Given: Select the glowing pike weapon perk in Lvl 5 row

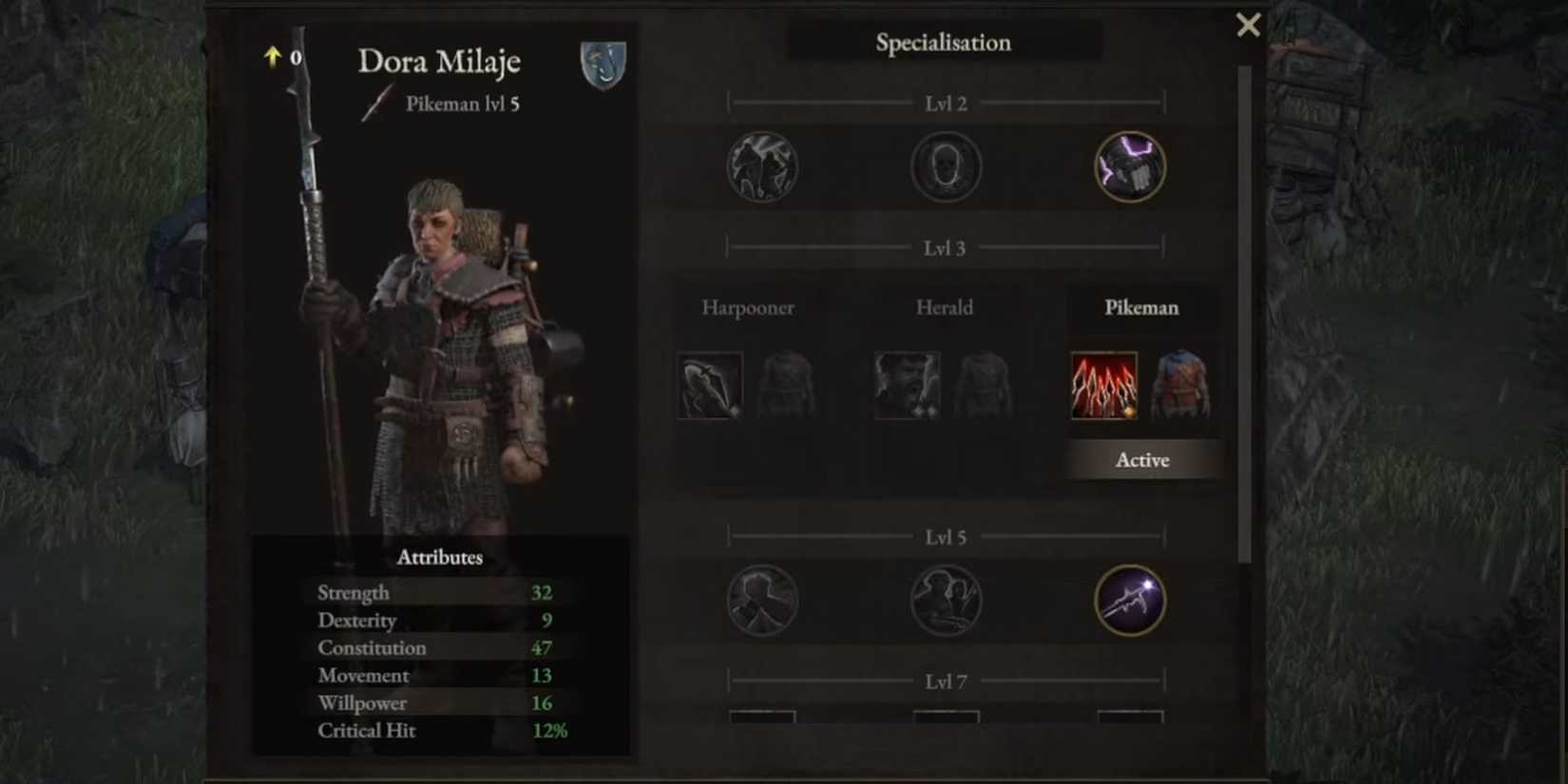Looking at the screenshot, I should (x=1129, y=602).
